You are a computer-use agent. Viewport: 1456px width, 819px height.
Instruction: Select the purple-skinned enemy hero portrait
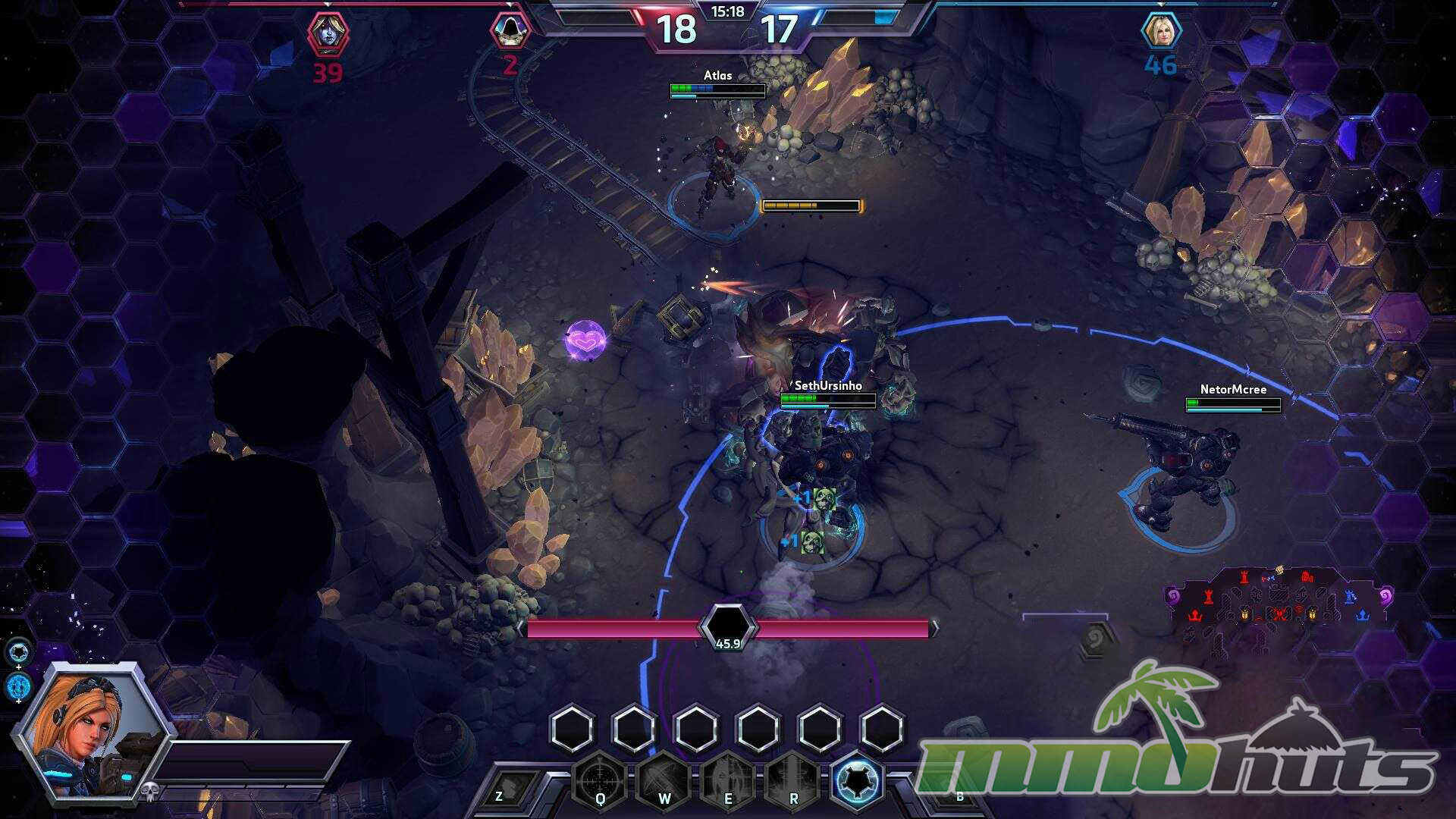coord(328,33)
